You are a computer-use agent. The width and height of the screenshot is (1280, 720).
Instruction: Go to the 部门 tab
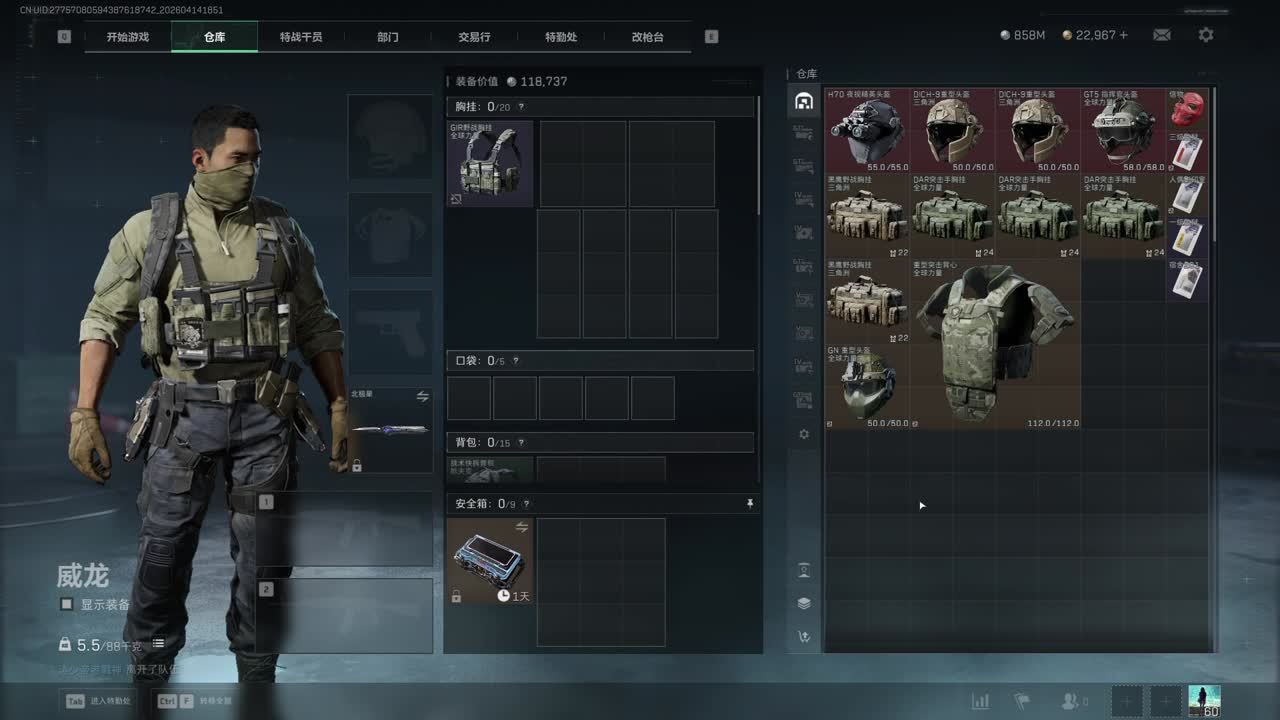tap(388, 37)
